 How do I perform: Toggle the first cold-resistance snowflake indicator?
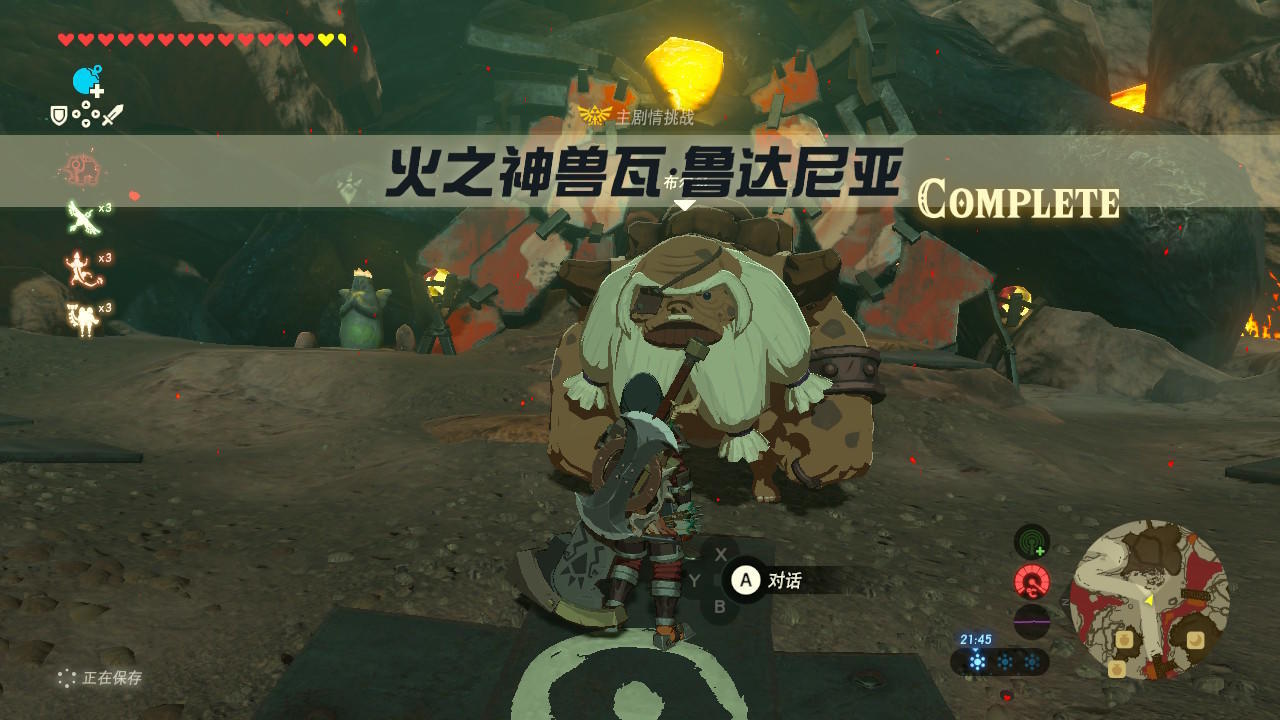(x=977, y=660)
